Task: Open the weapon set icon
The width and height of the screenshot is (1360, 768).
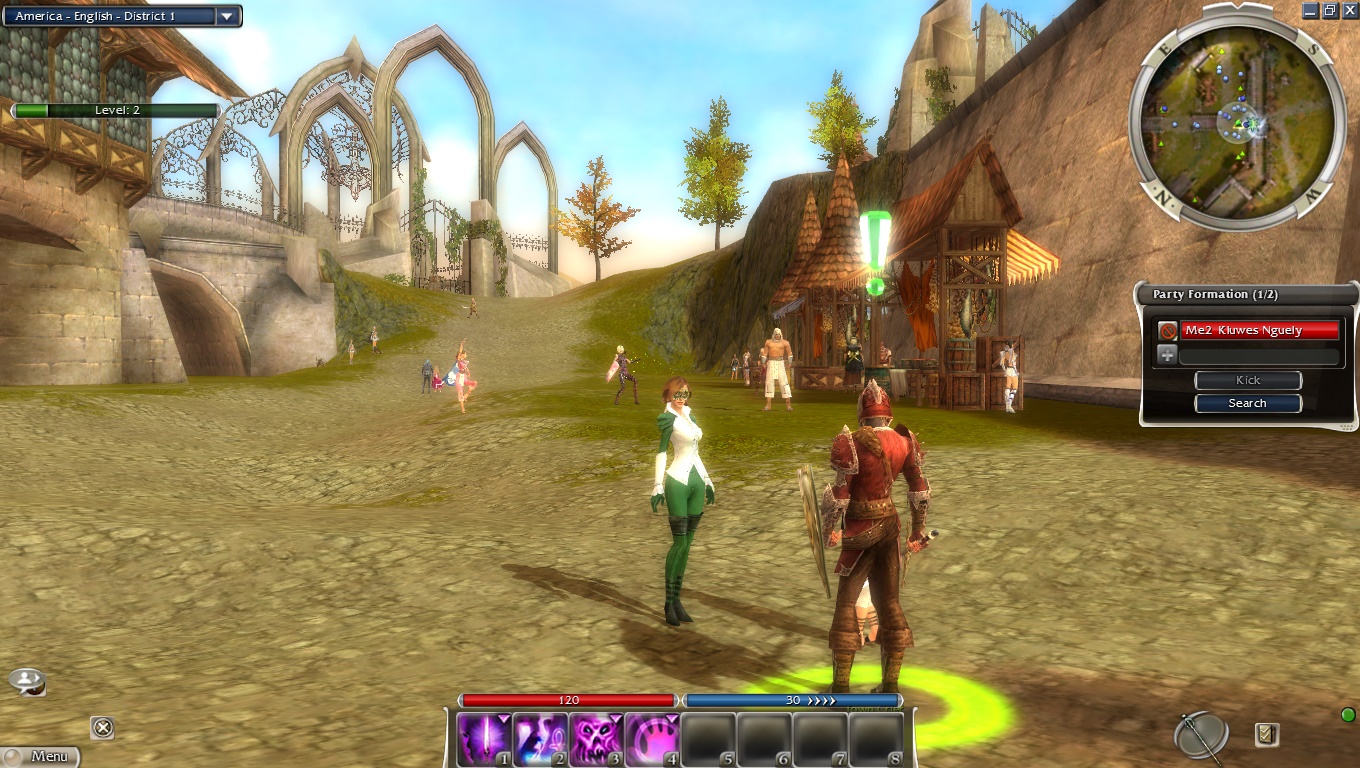Action: 1200,735
